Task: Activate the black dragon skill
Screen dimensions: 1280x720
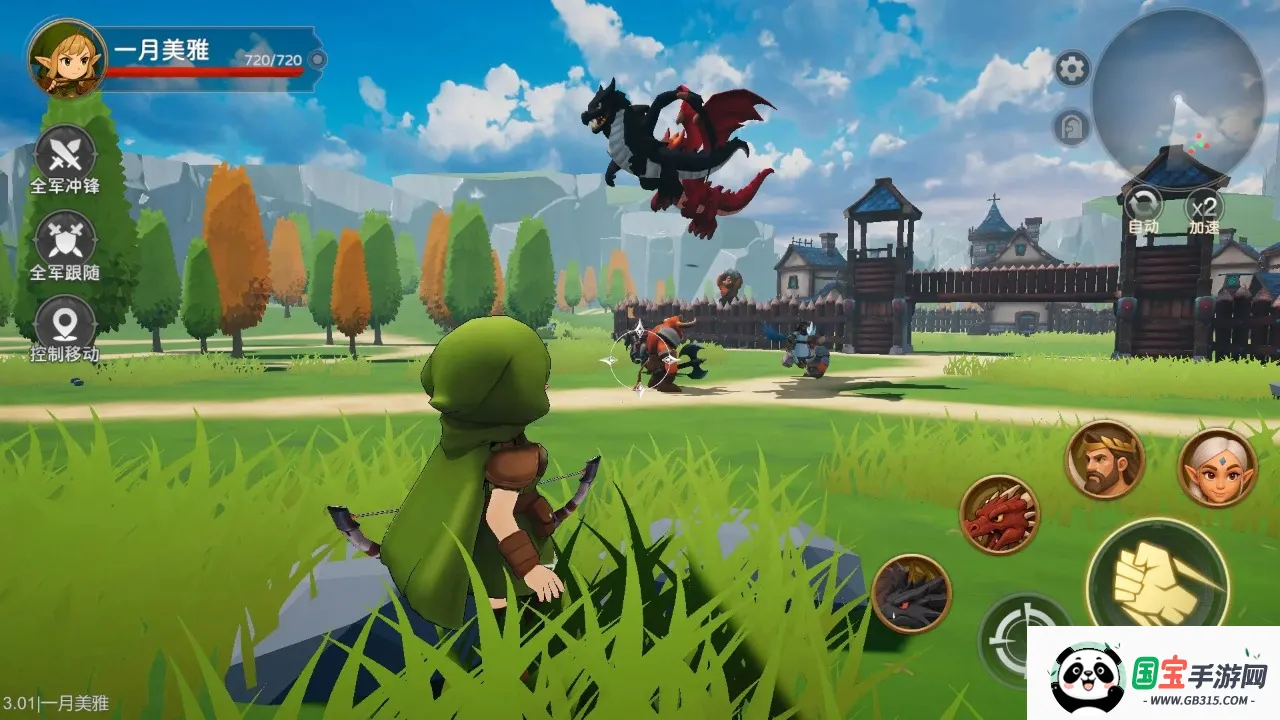Action: point(911,594)
